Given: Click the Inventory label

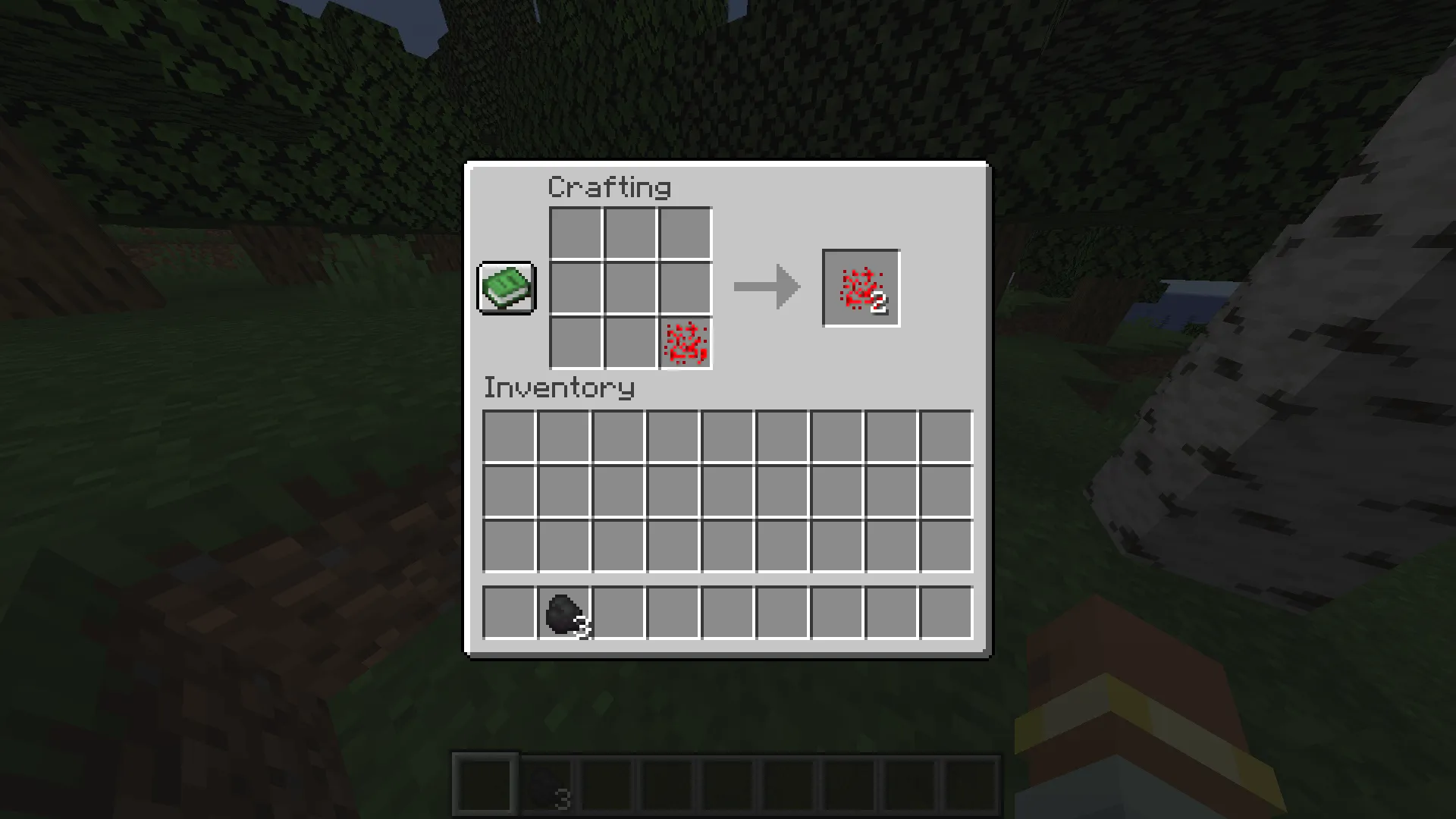Looking at the screenshot, I should (559, 388).
